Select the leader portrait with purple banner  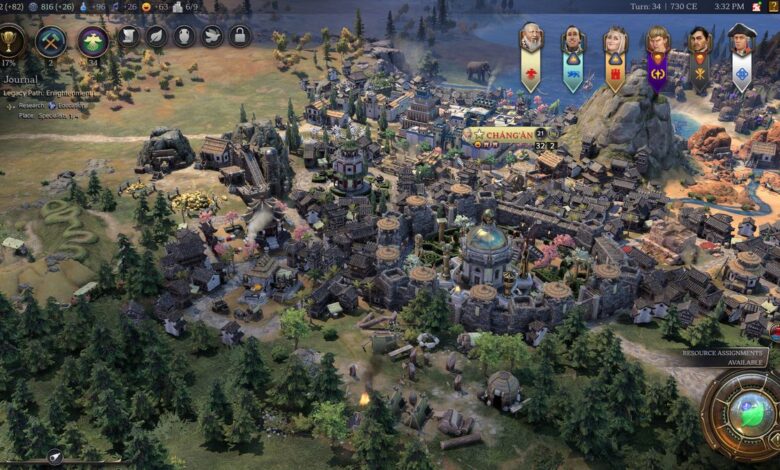657,40
